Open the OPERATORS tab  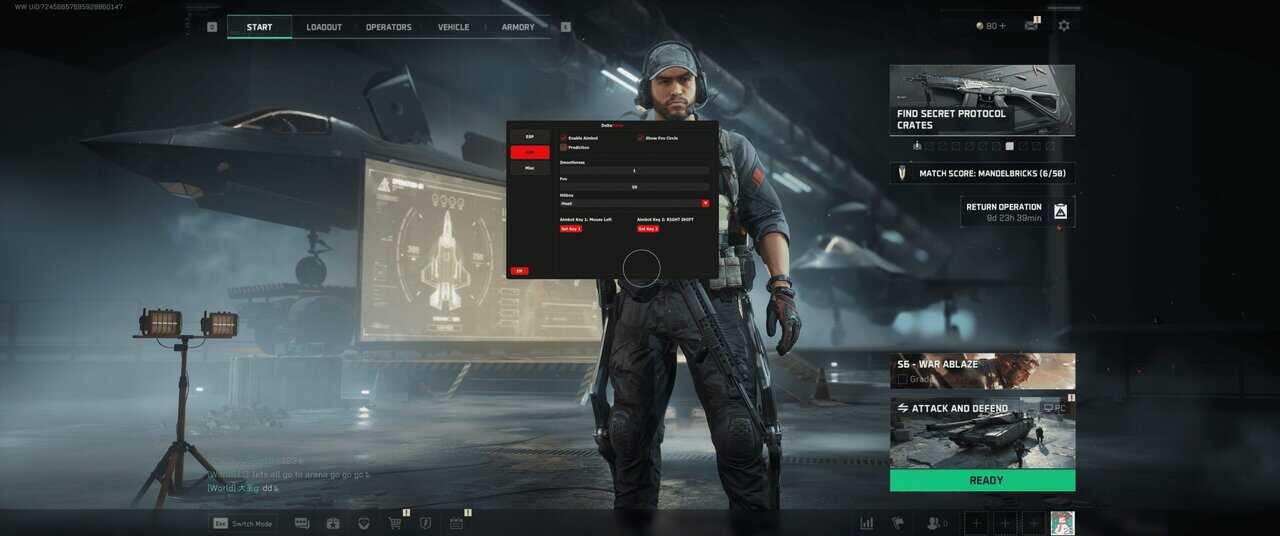[x=388, y=27]
